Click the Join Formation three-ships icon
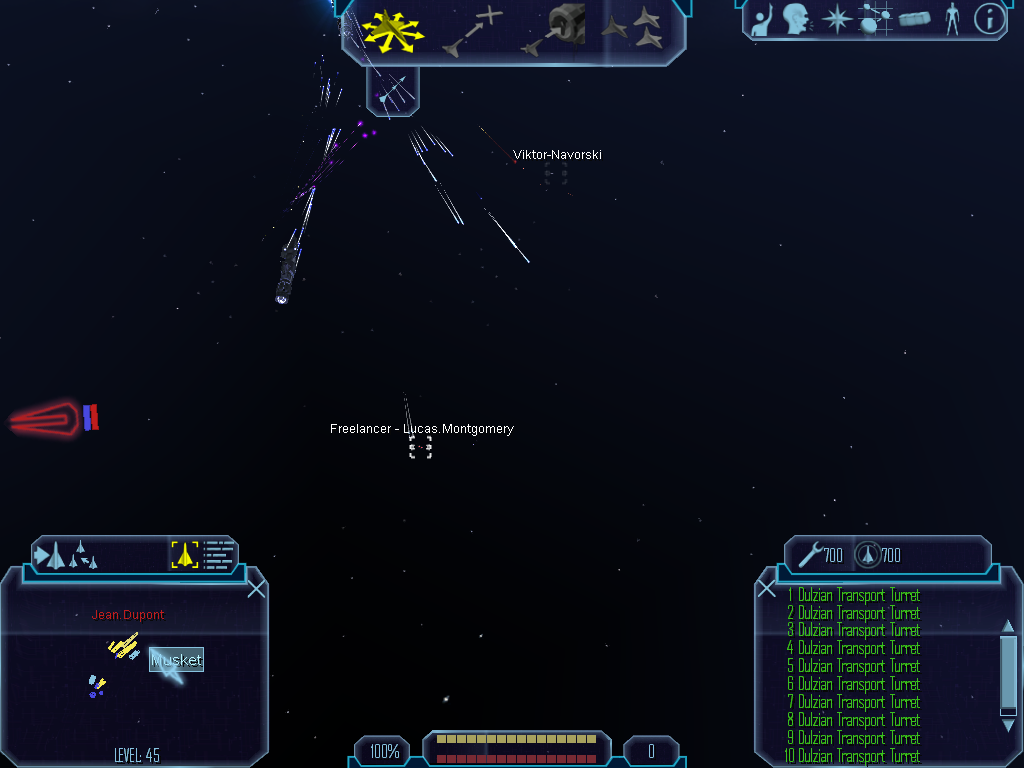This screenshot has height=768, width=1024. pos(633,29)
